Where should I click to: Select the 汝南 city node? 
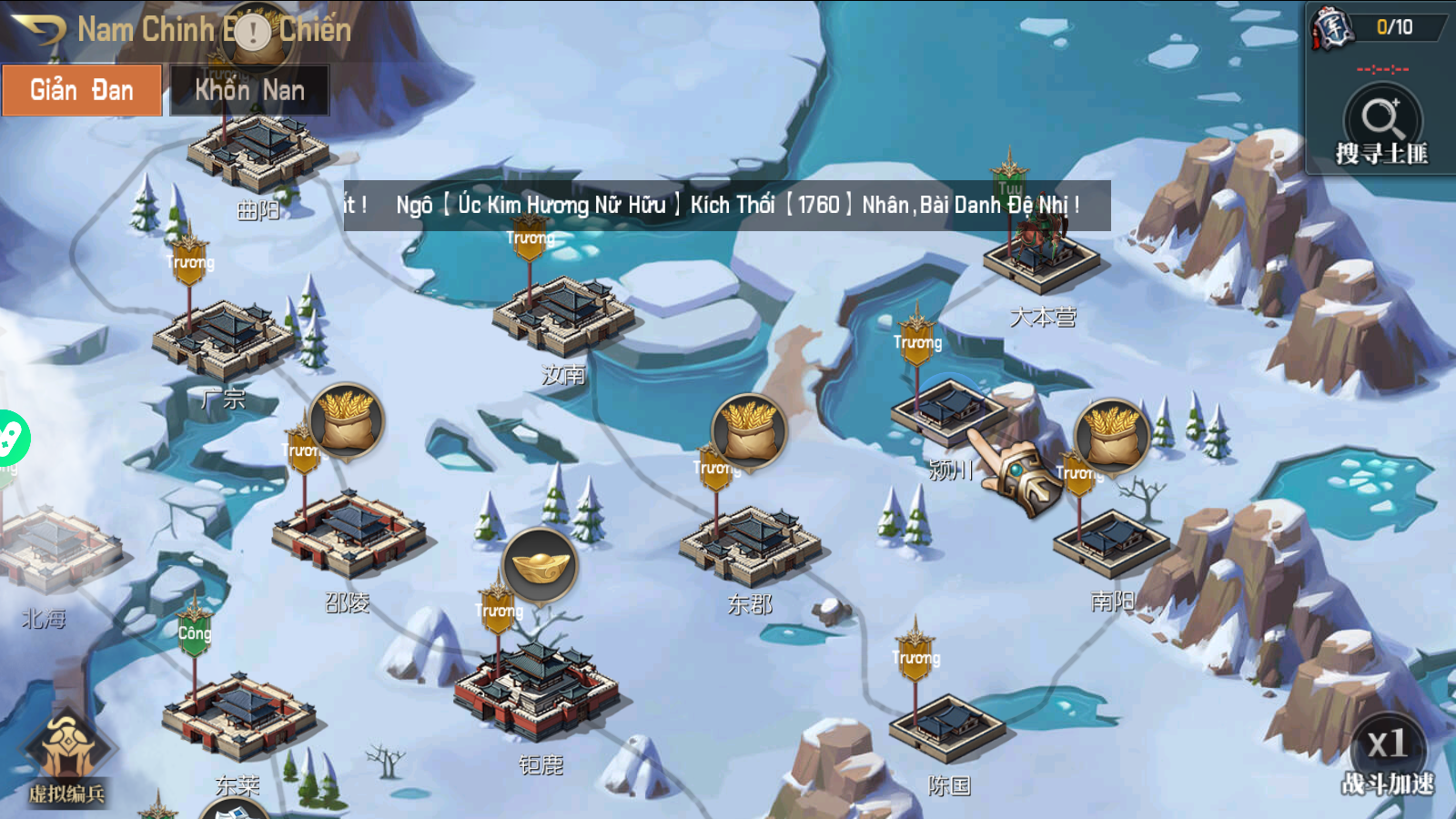562,316
